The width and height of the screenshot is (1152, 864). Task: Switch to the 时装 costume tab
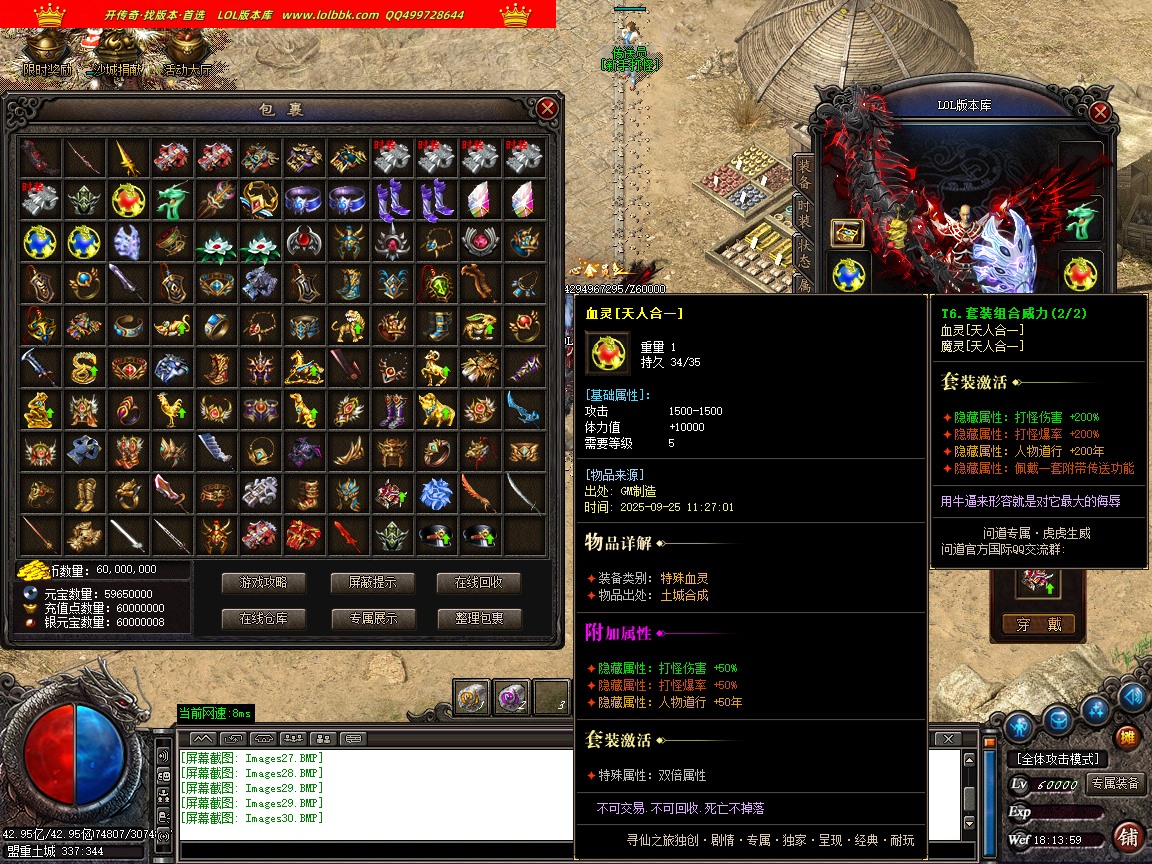[x=803, y=211]
